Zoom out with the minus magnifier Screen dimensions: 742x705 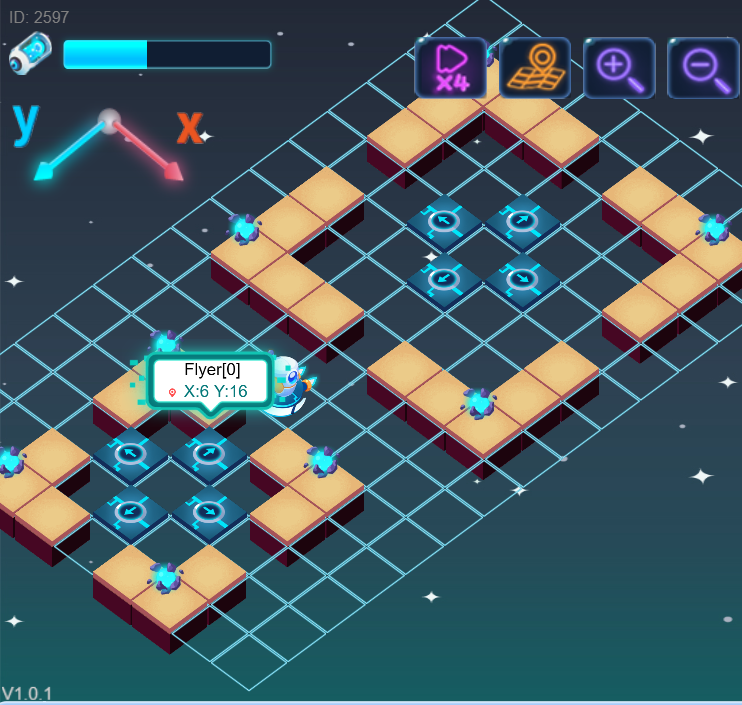703,68
